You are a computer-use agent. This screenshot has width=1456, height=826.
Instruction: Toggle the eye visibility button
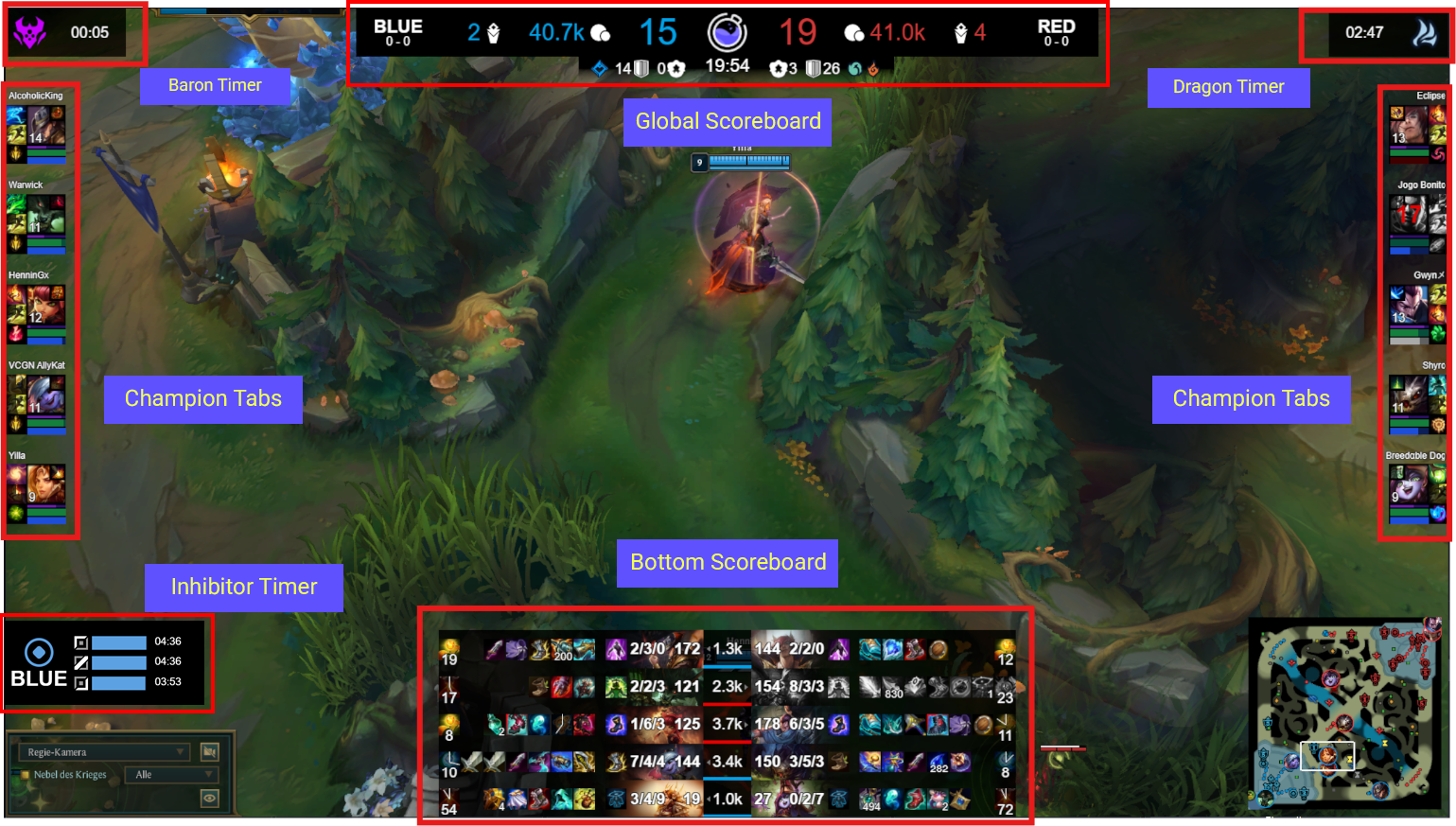210,799
